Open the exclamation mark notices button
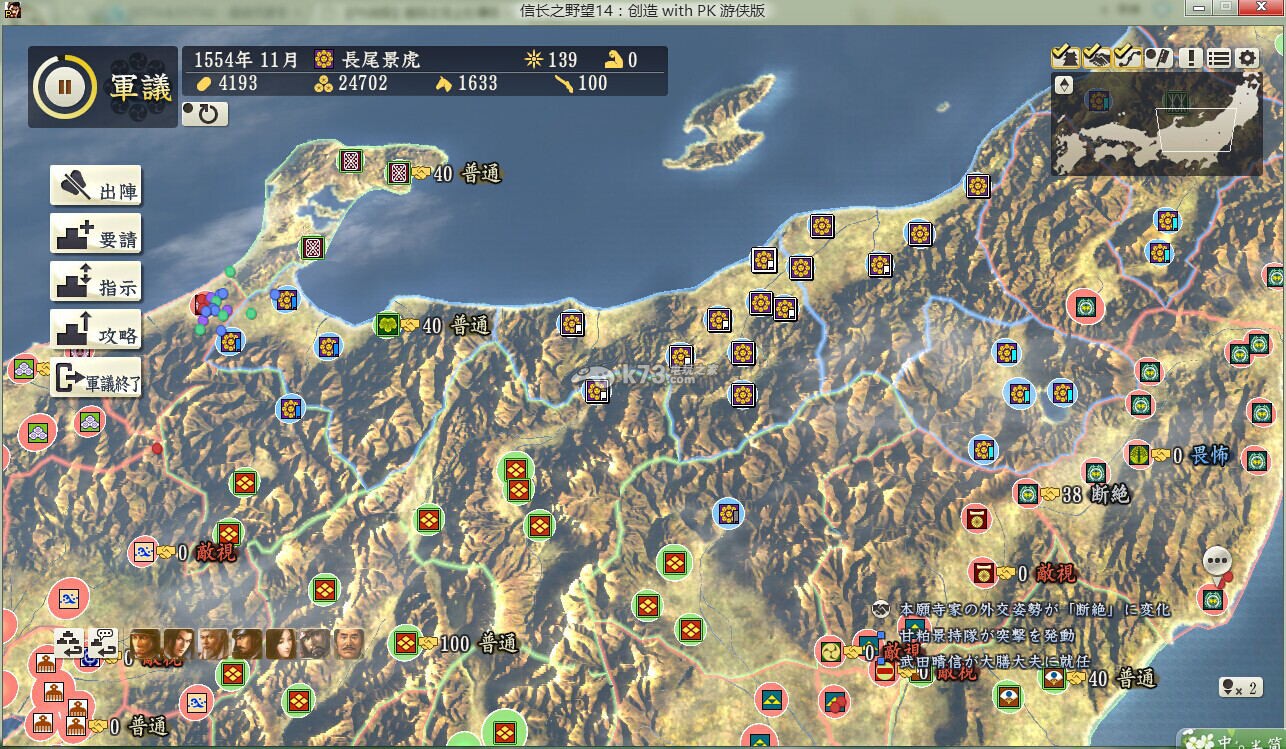The image size is (1286, 749). (1189, 57)
